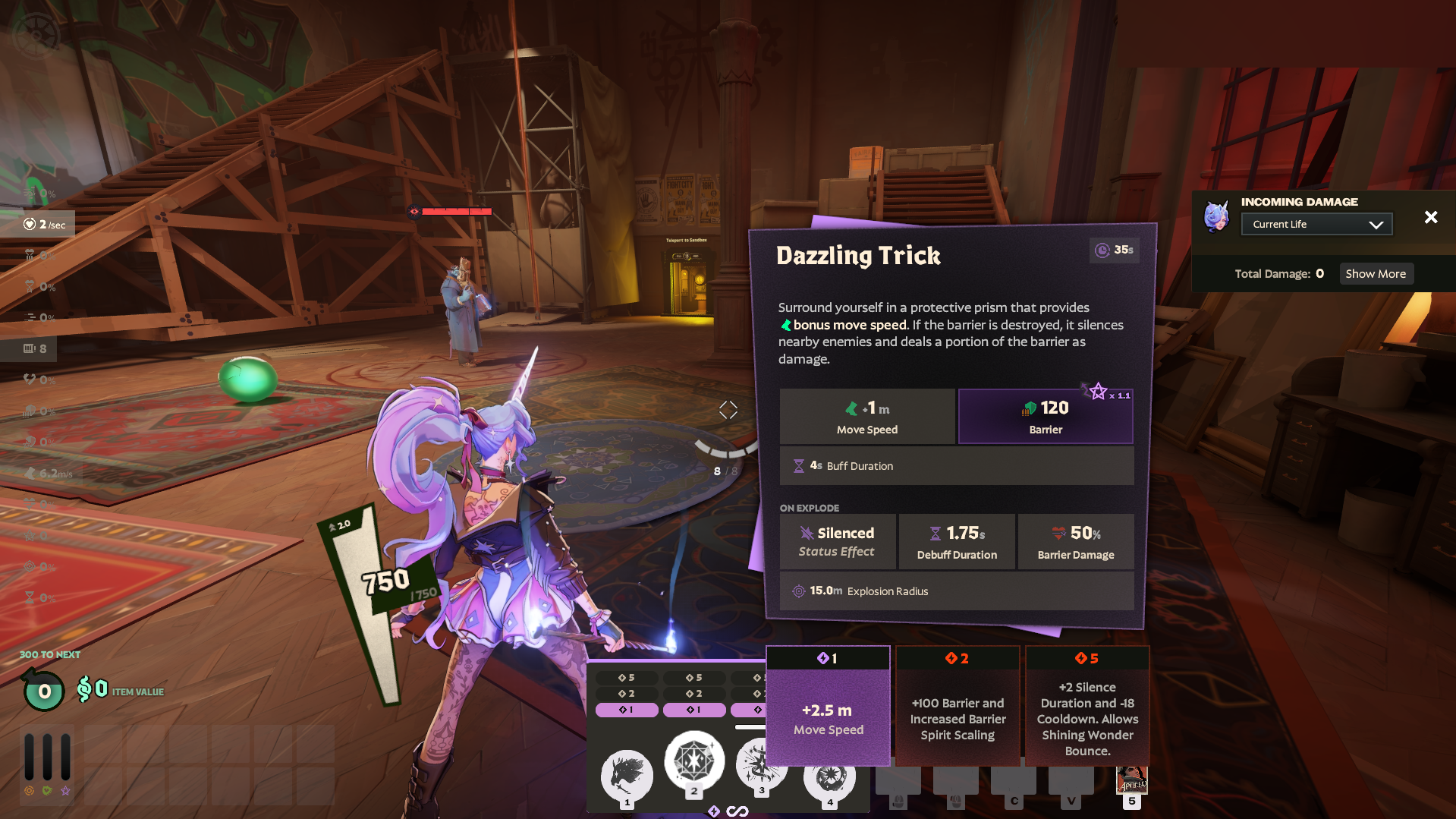1456x819 pixels.
Task: Click the Apollo card in hotbar slot 5
Action: pos(1132,781)
